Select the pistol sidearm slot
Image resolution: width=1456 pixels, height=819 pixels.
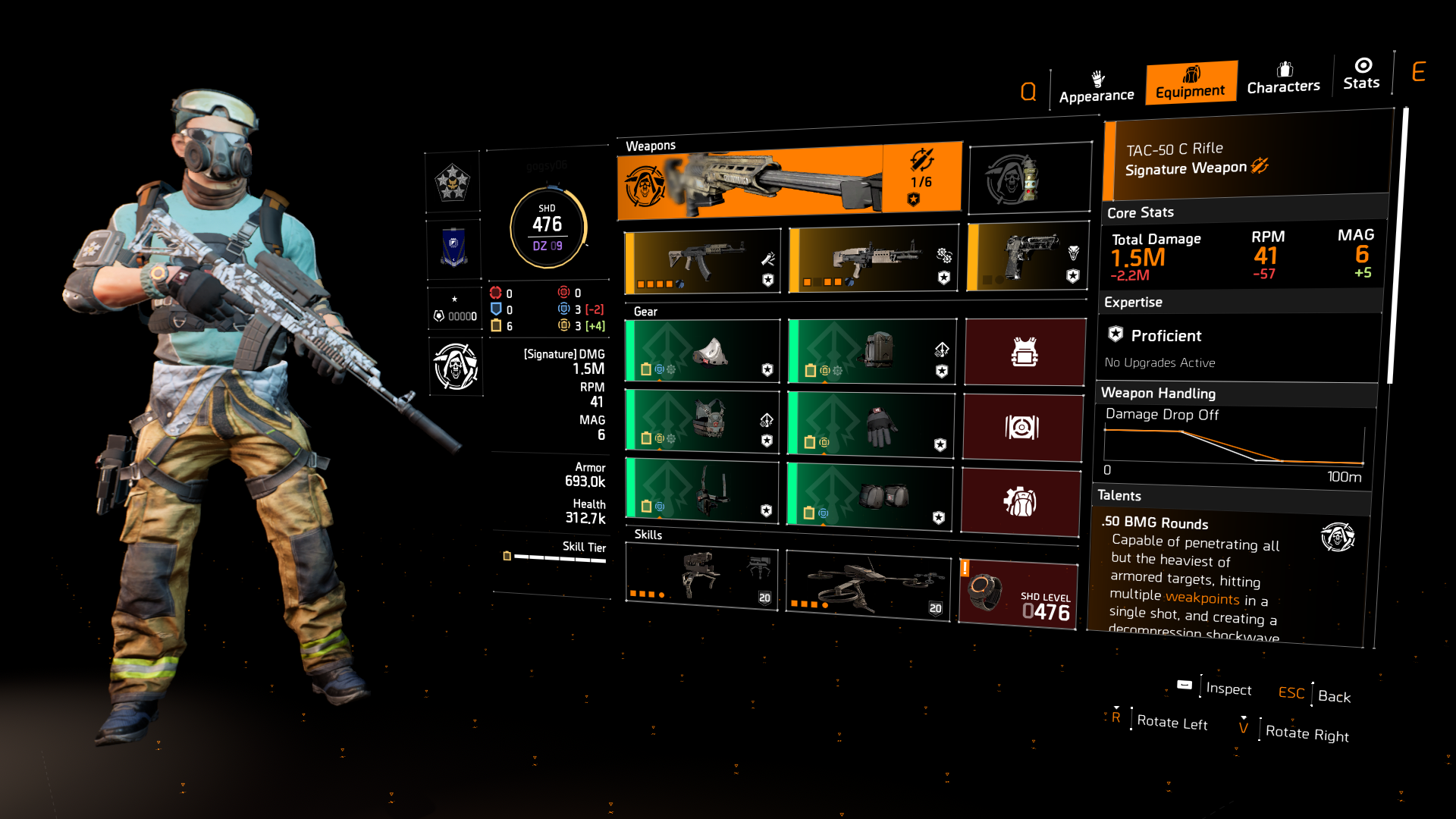pyautogui.click(x=1025, y=258)
